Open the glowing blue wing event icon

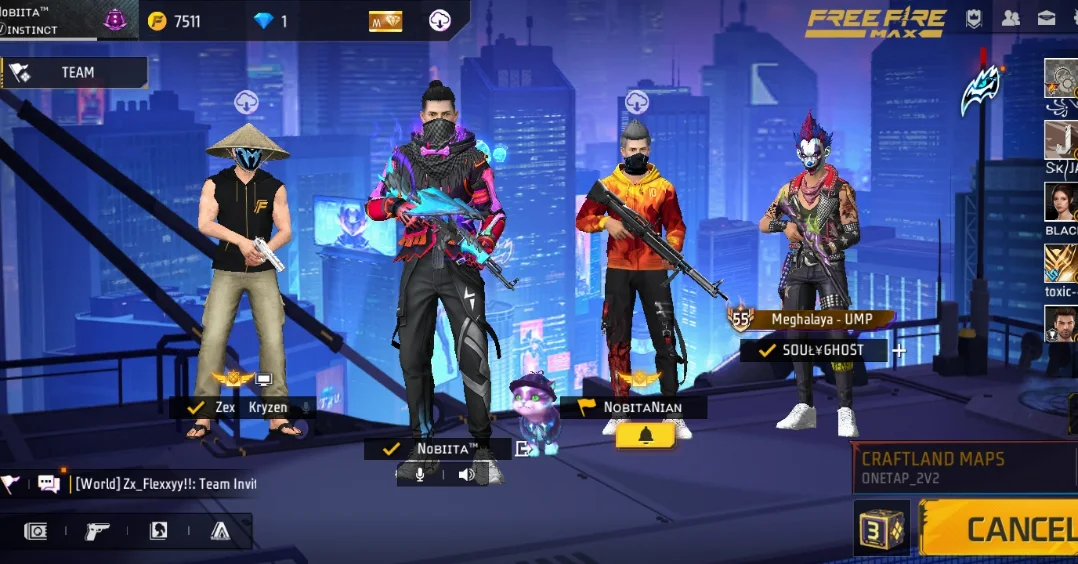(x=980, y=92)
